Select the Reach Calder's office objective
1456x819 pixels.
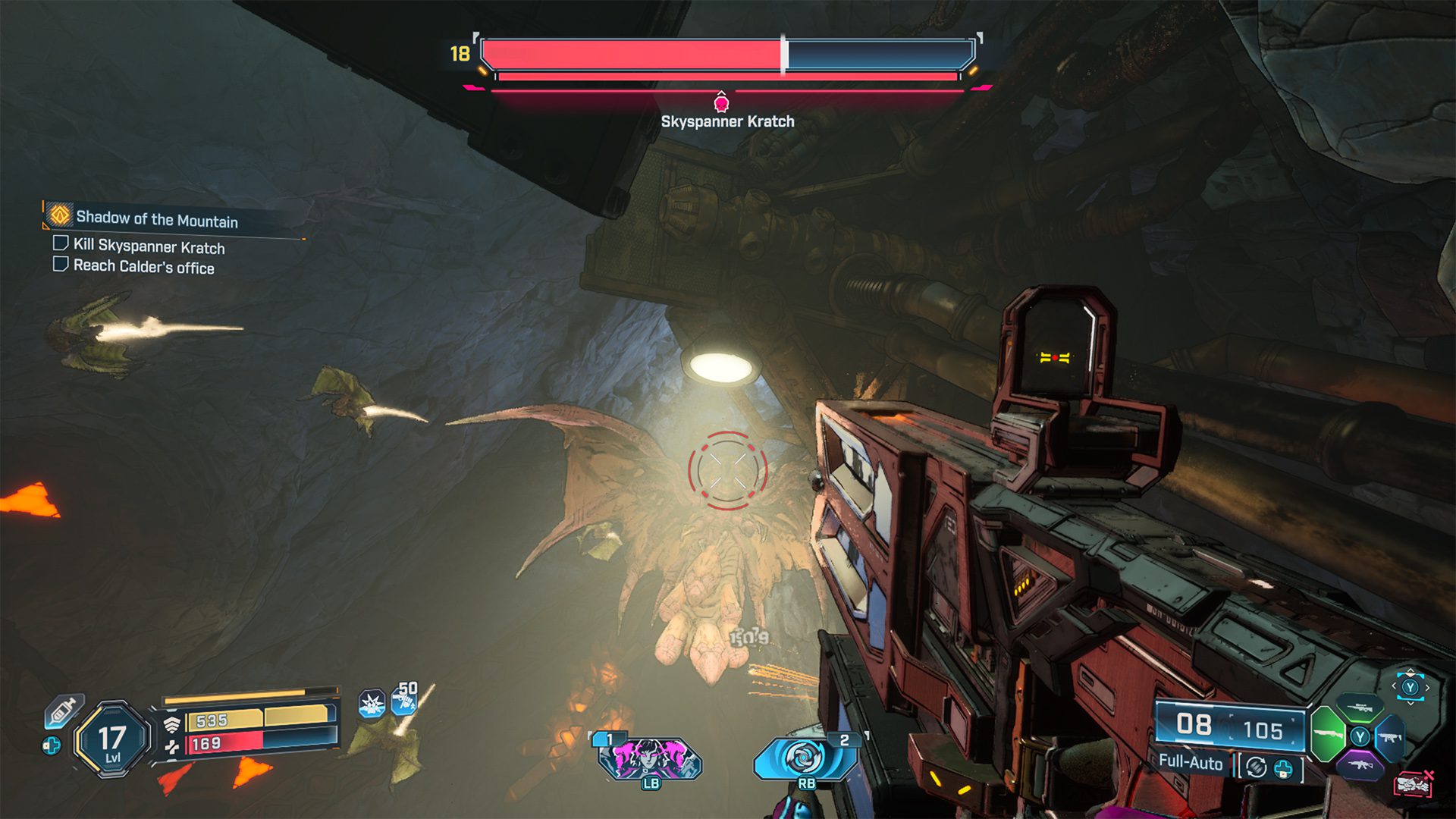pyautogui.click(x=143, y=266)
